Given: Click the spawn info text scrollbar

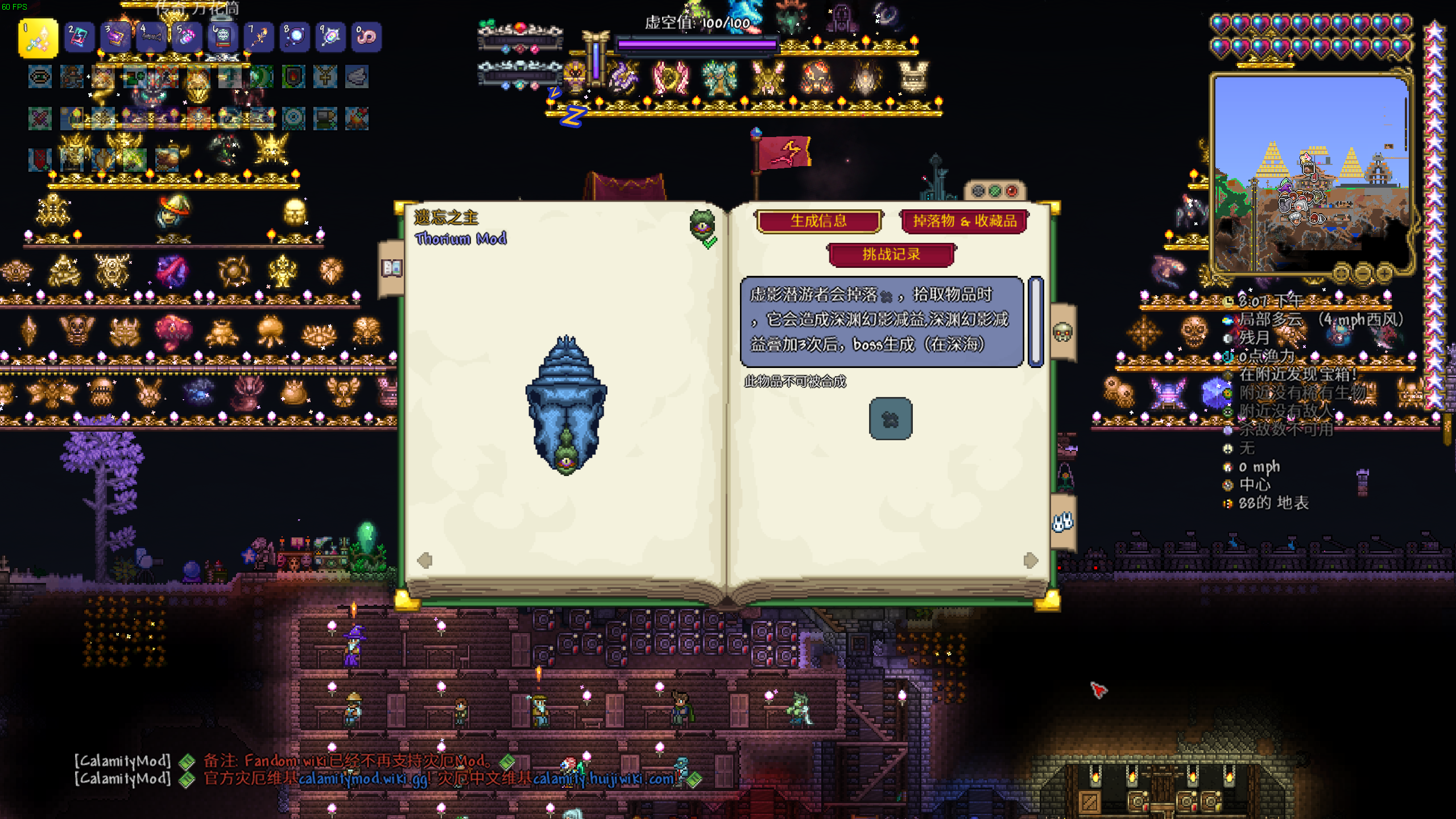Looking at the screenshot, I should pos(1036,321).
